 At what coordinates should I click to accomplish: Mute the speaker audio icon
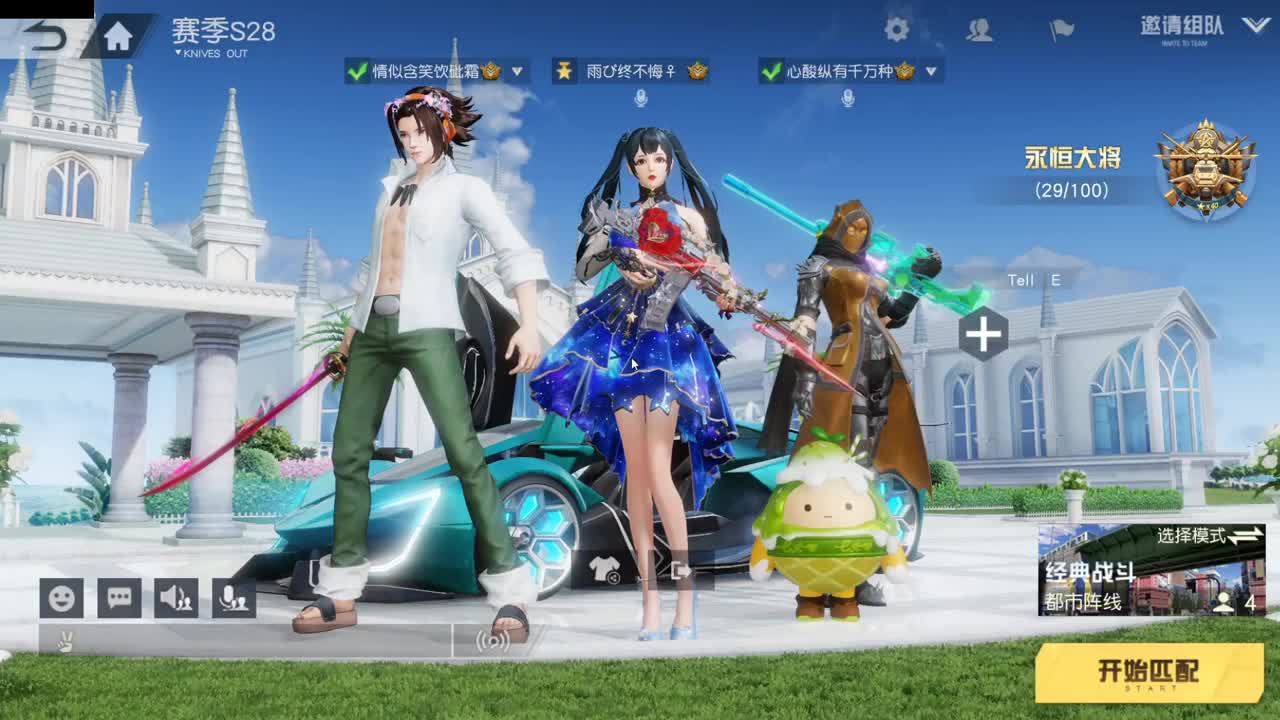point(175,597)
